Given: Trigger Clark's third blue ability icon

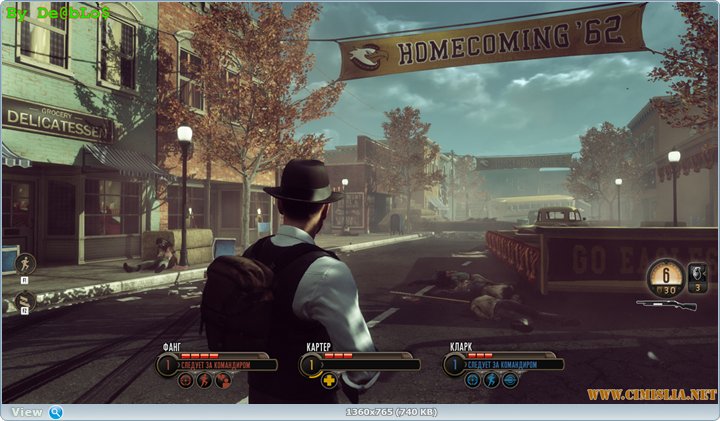Looking at the screenshot, I should (x=510, y=380).
